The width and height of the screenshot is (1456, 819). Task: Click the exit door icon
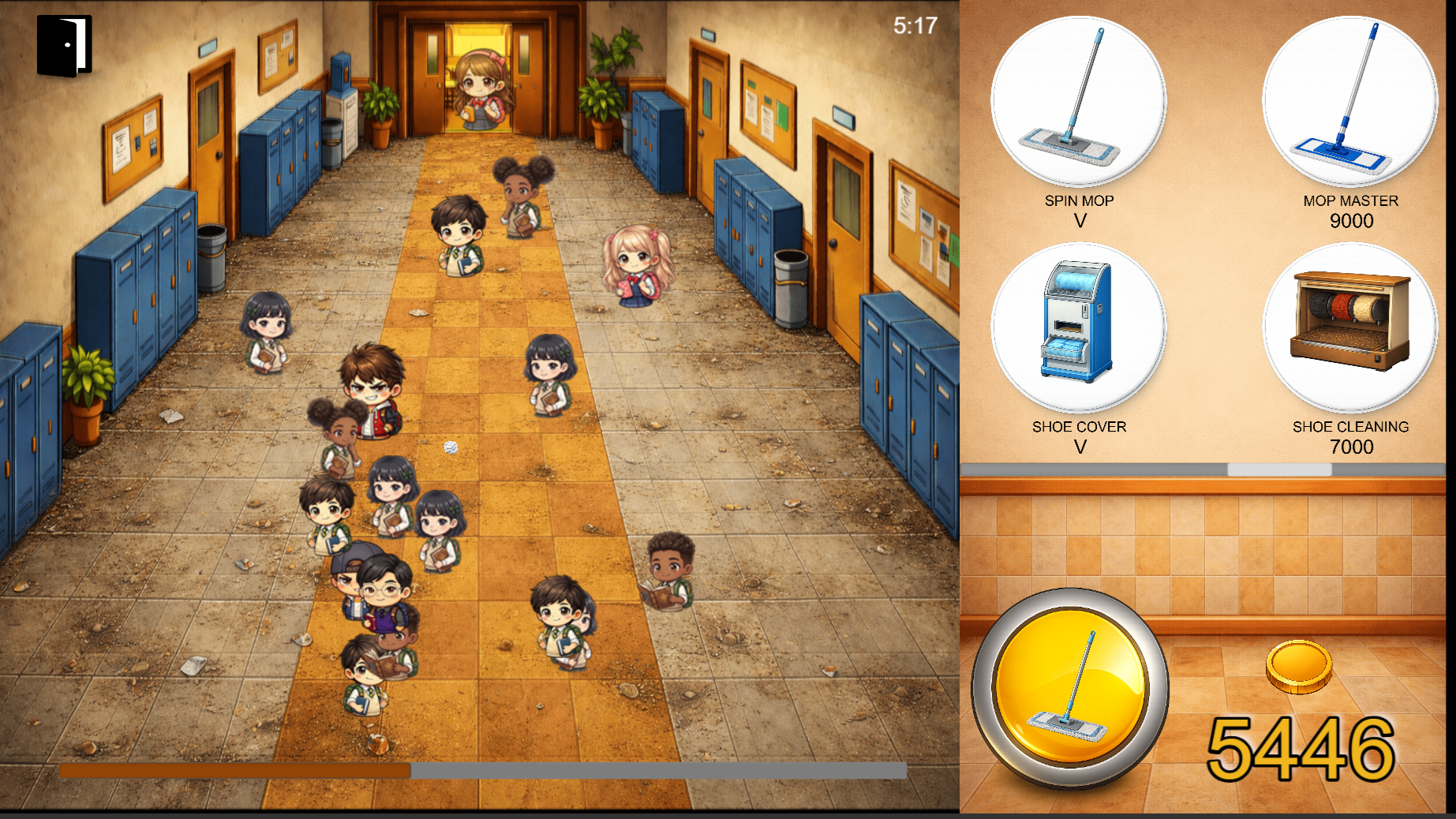66,47
